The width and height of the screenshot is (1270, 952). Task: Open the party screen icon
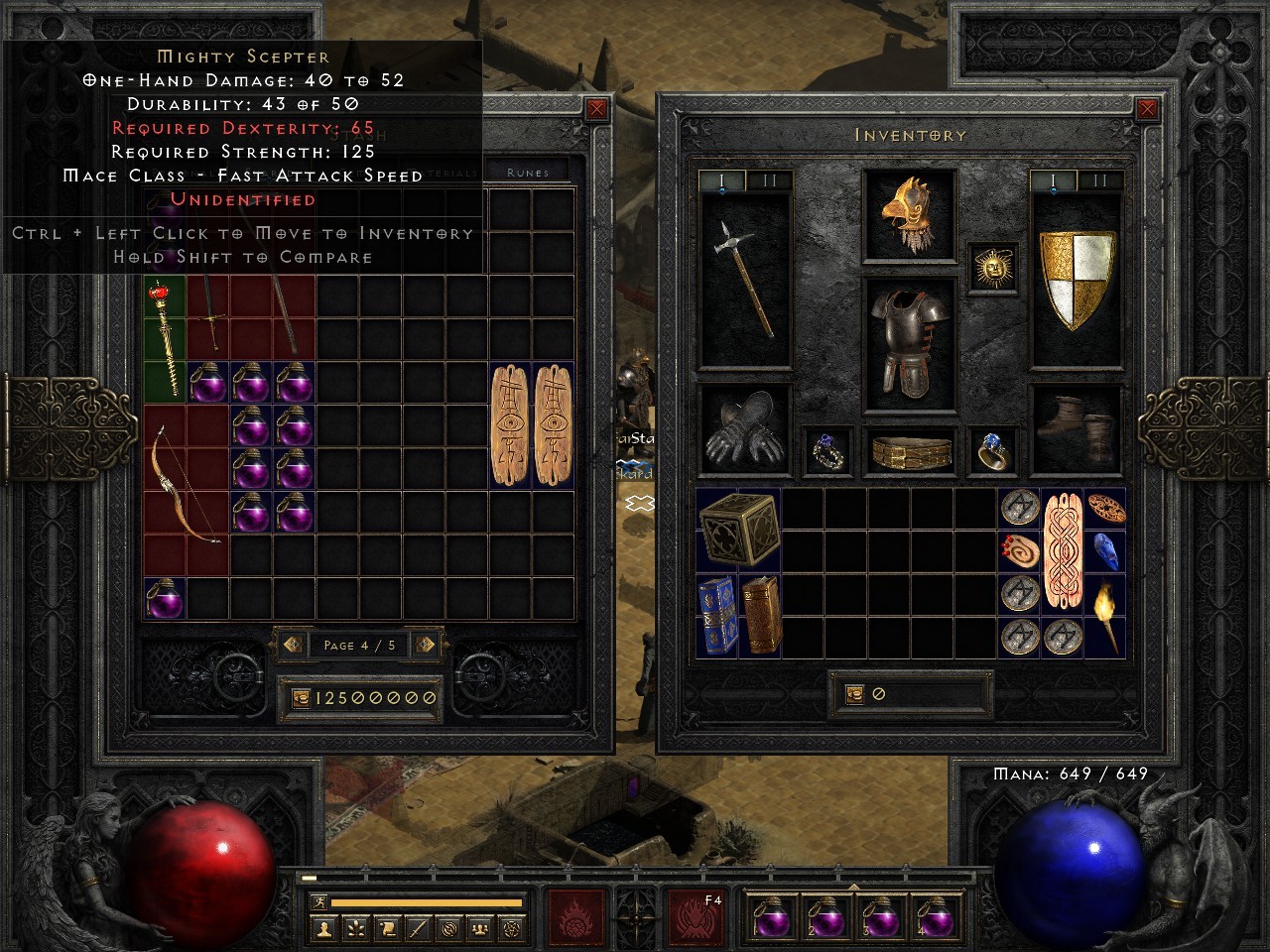click(x=479, y=927)
